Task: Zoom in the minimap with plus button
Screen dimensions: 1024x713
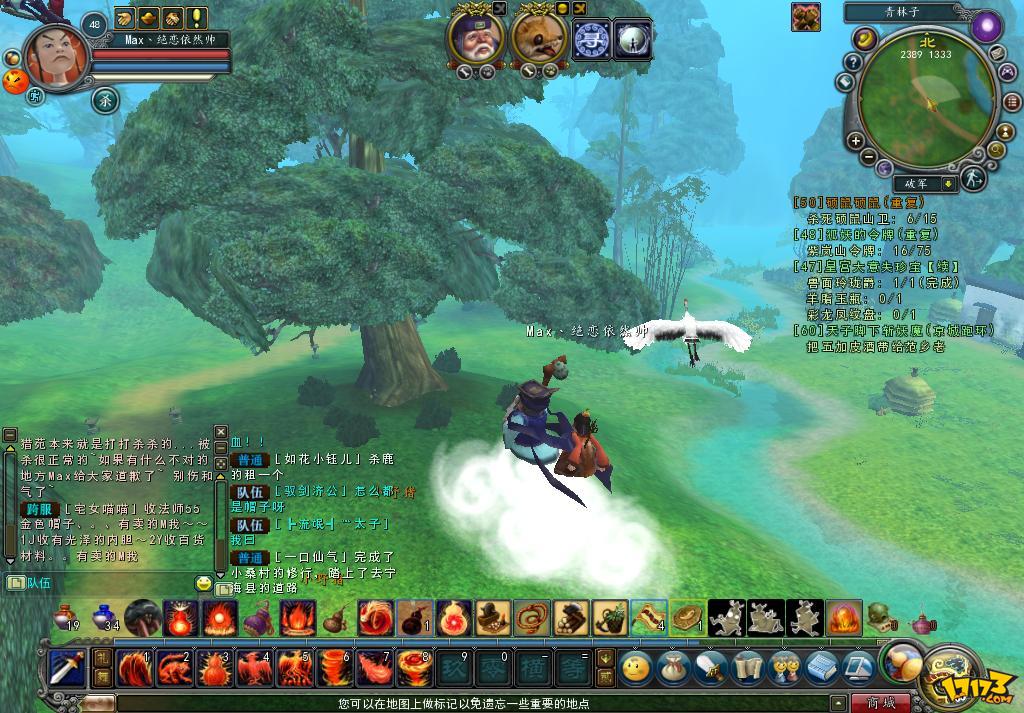Action: pos(855,142)
